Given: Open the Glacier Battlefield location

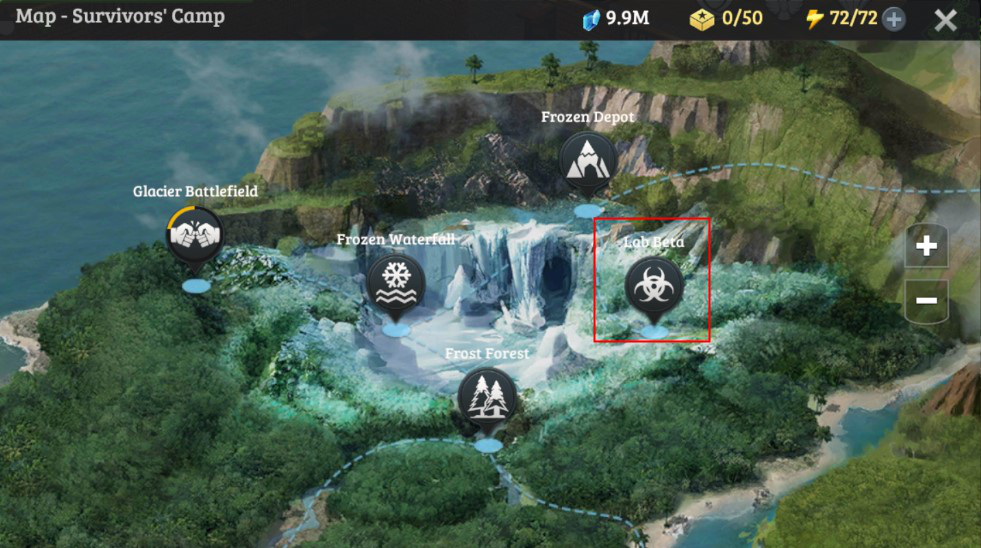Looking at the screenshot, I should pyautogui.click(x=195, y=235).
